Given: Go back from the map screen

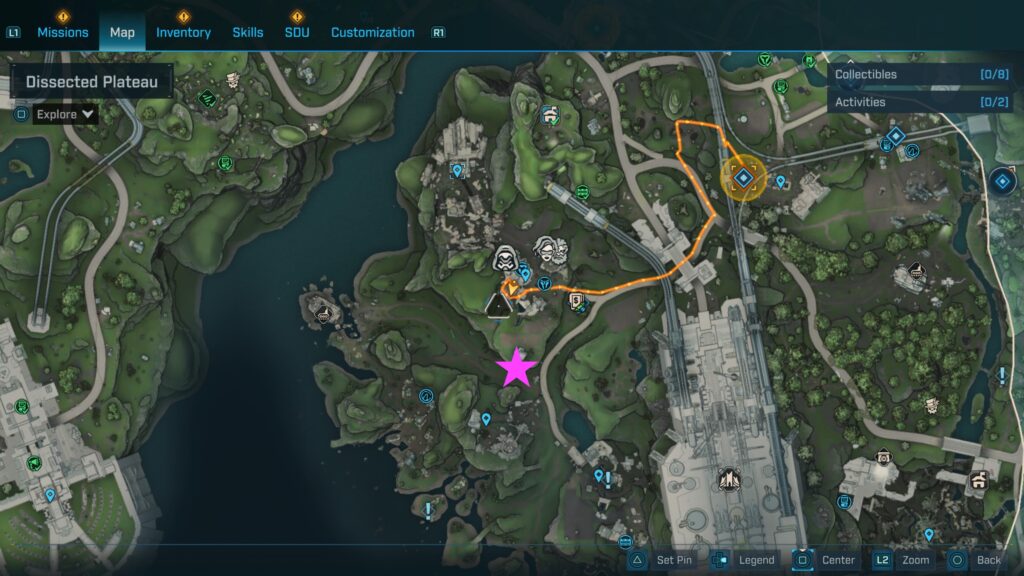Looking at the screenshot, I should [976, 560].
